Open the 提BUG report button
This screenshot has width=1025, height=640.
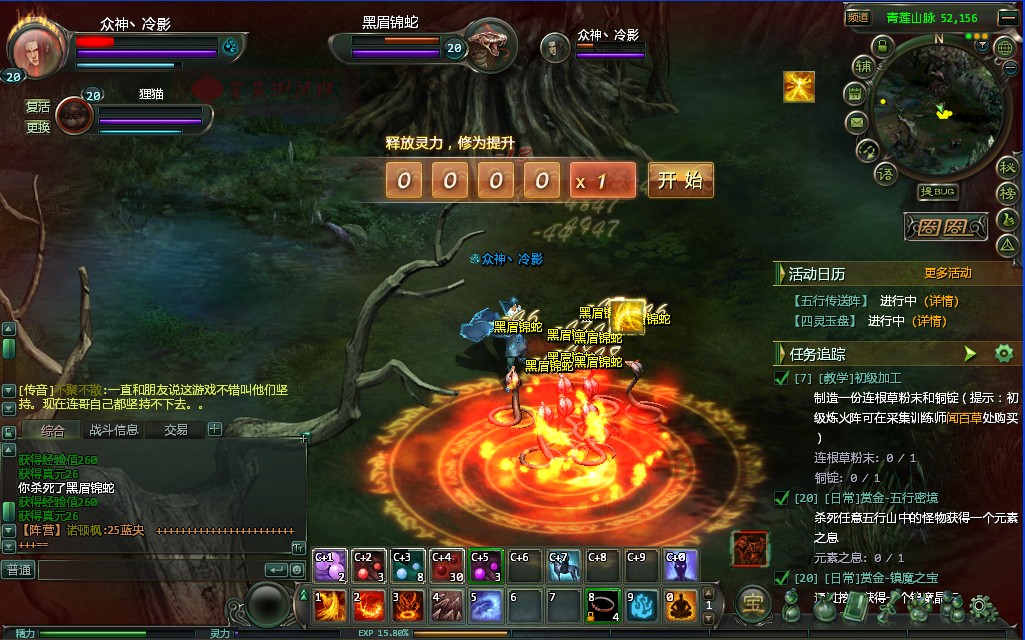coord(939,191)
